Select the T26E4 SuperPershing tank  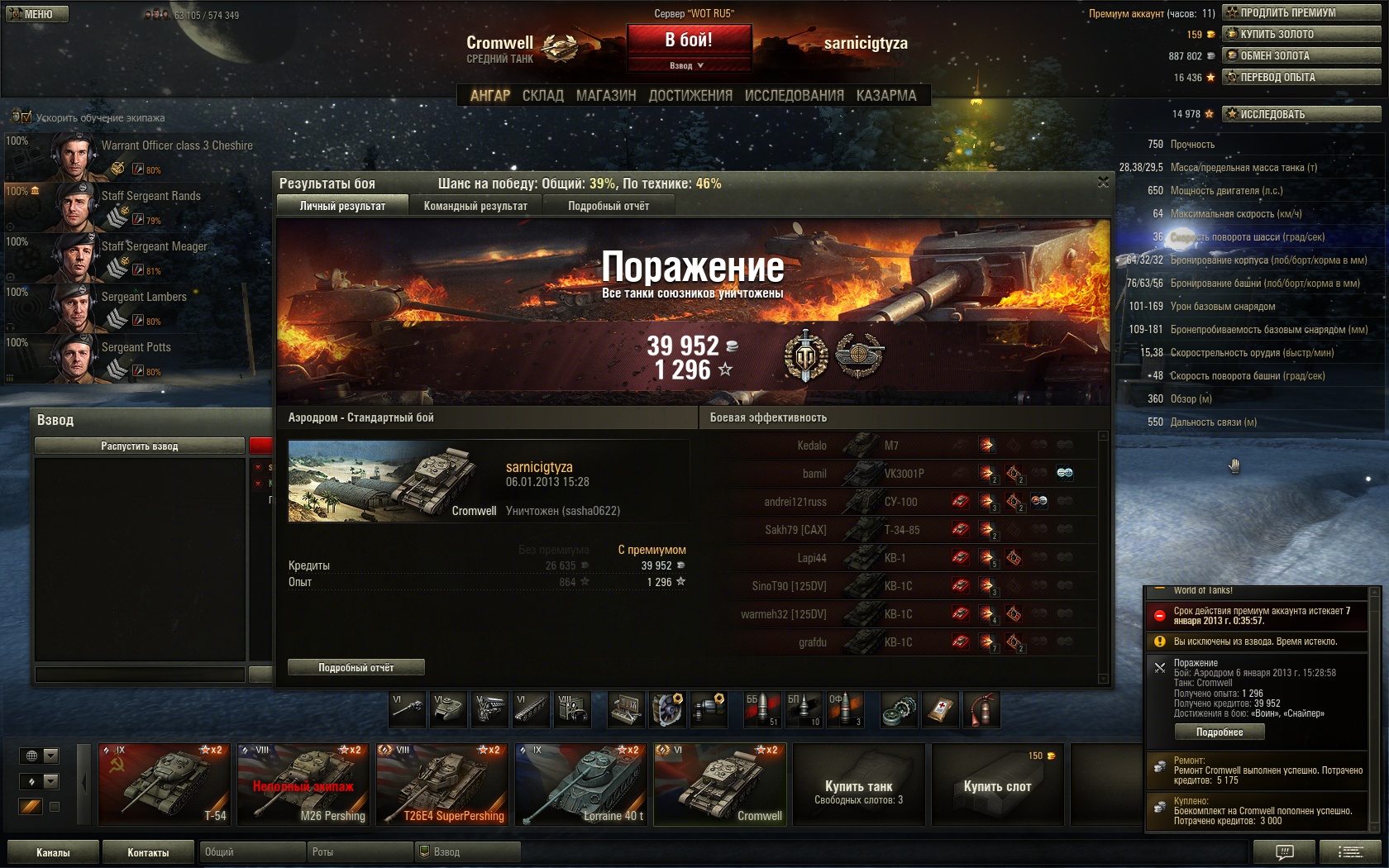pos(442,784)
